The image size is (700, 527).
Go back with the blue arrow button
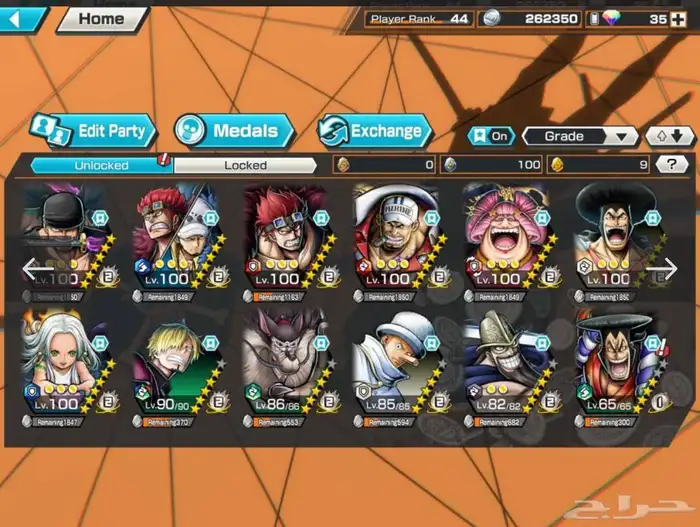[x=22, y=19]
